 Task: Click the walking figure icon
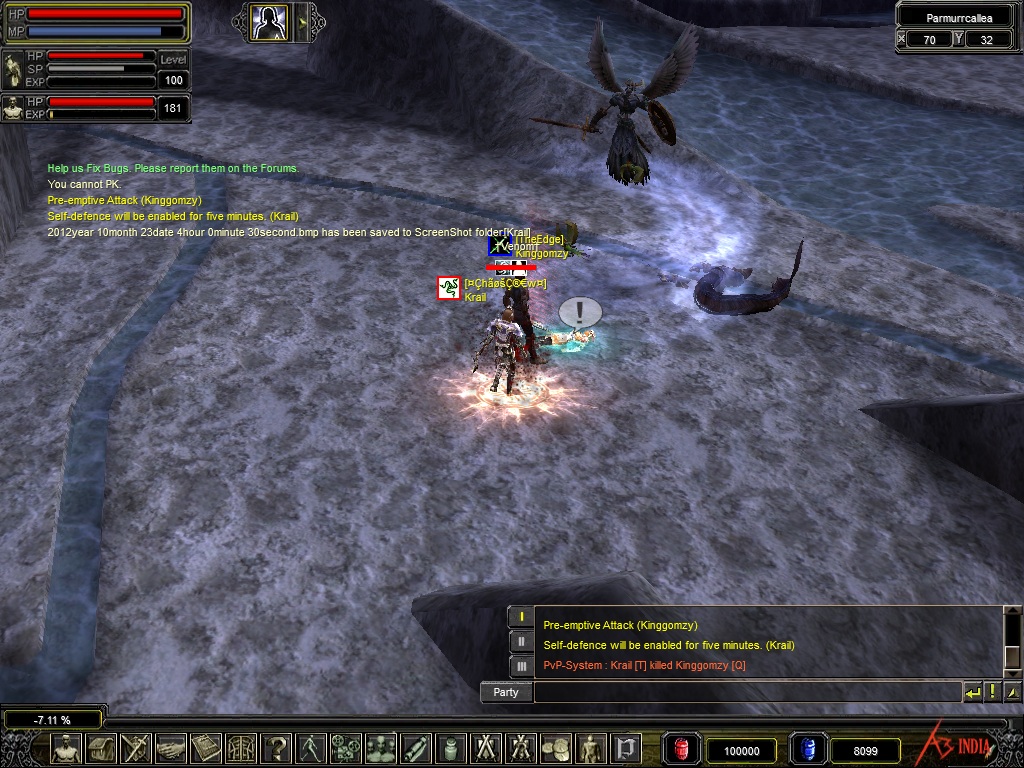tap(311, 748)
